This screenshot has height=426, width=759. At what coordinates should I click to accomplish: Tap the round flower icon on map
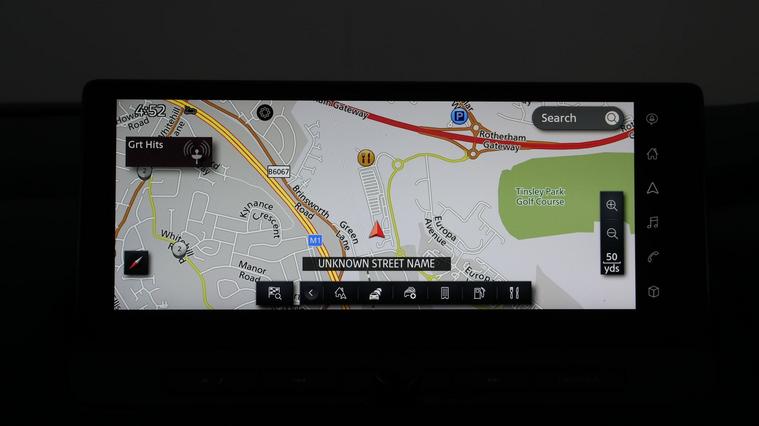pyautogui.click(x=264, y=112)
